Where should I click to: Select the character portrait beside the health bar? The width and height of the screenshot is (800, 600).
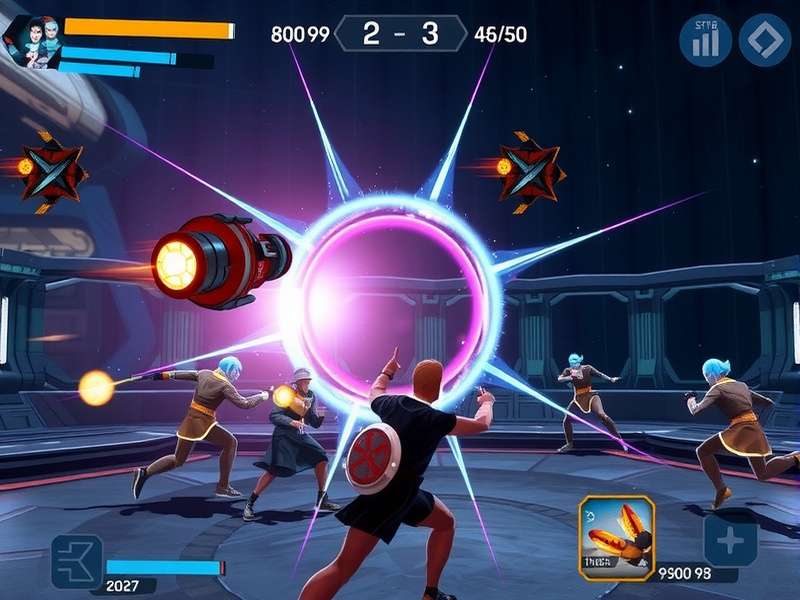[x=32, y=42]
